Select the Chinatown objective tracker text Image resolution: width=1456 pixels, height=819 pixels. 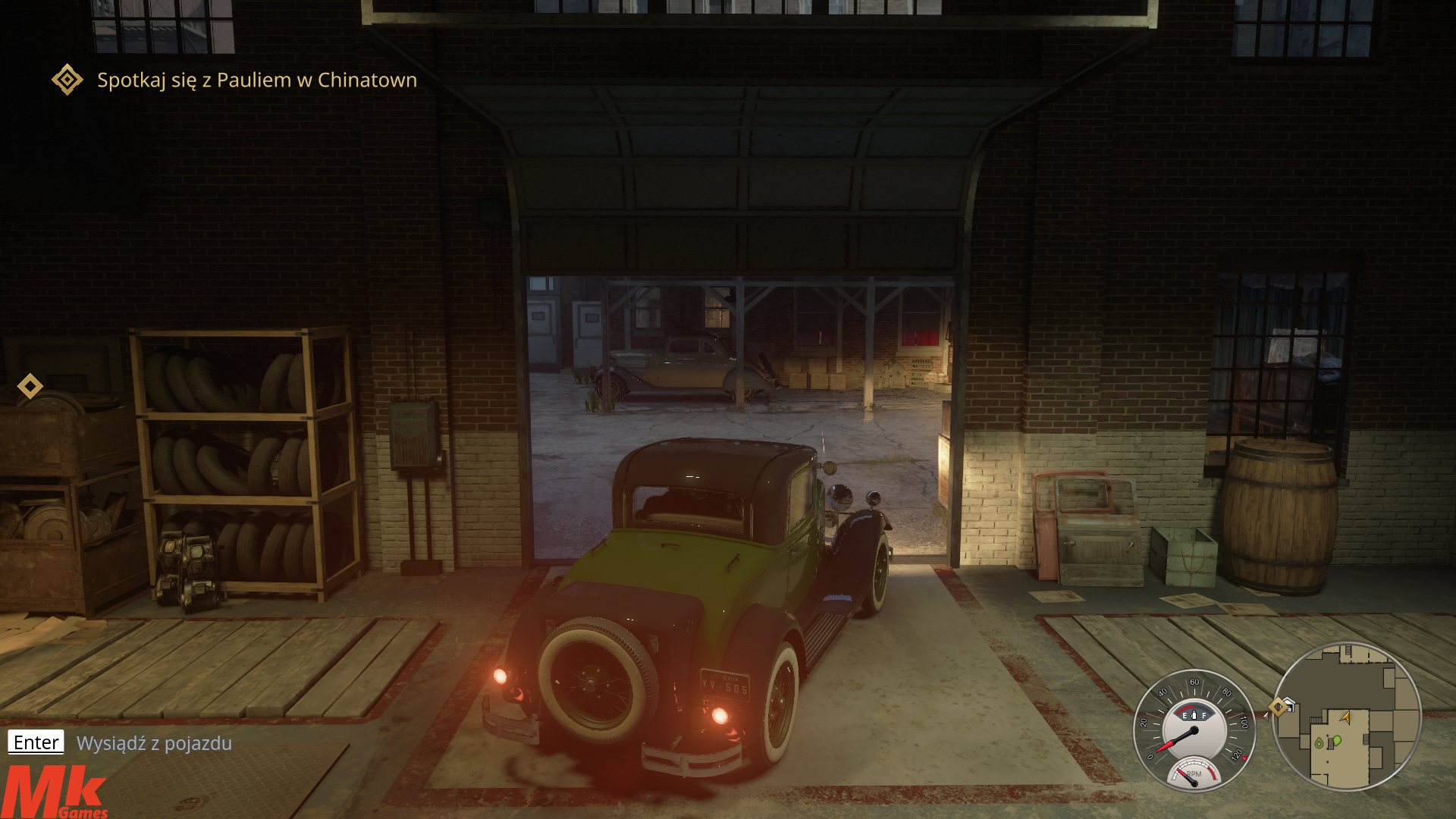[257, 80]
